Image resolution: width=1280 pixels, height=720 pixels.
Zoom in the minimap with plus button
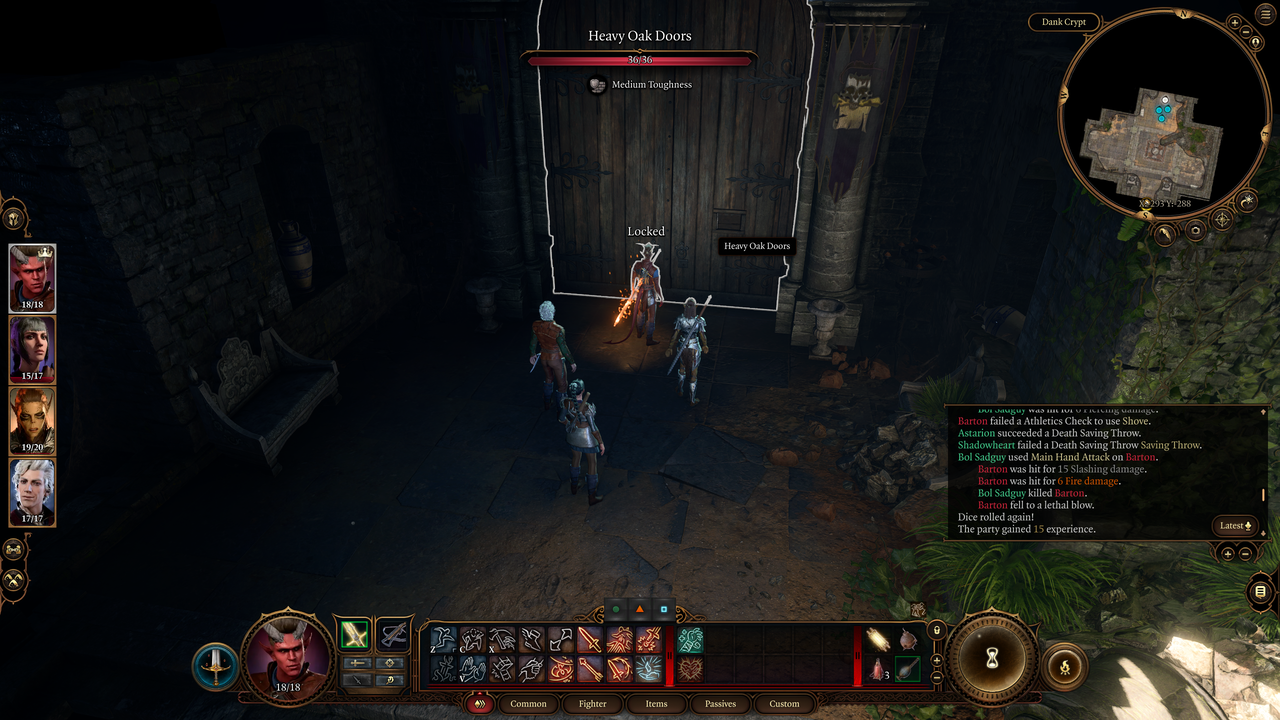[x=1235, y=22]
